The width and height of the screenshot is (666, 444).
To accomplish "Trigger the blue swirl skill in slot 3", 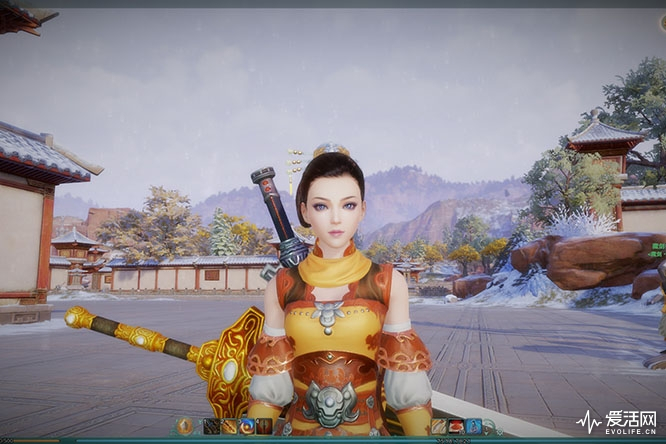I will 246,426.
